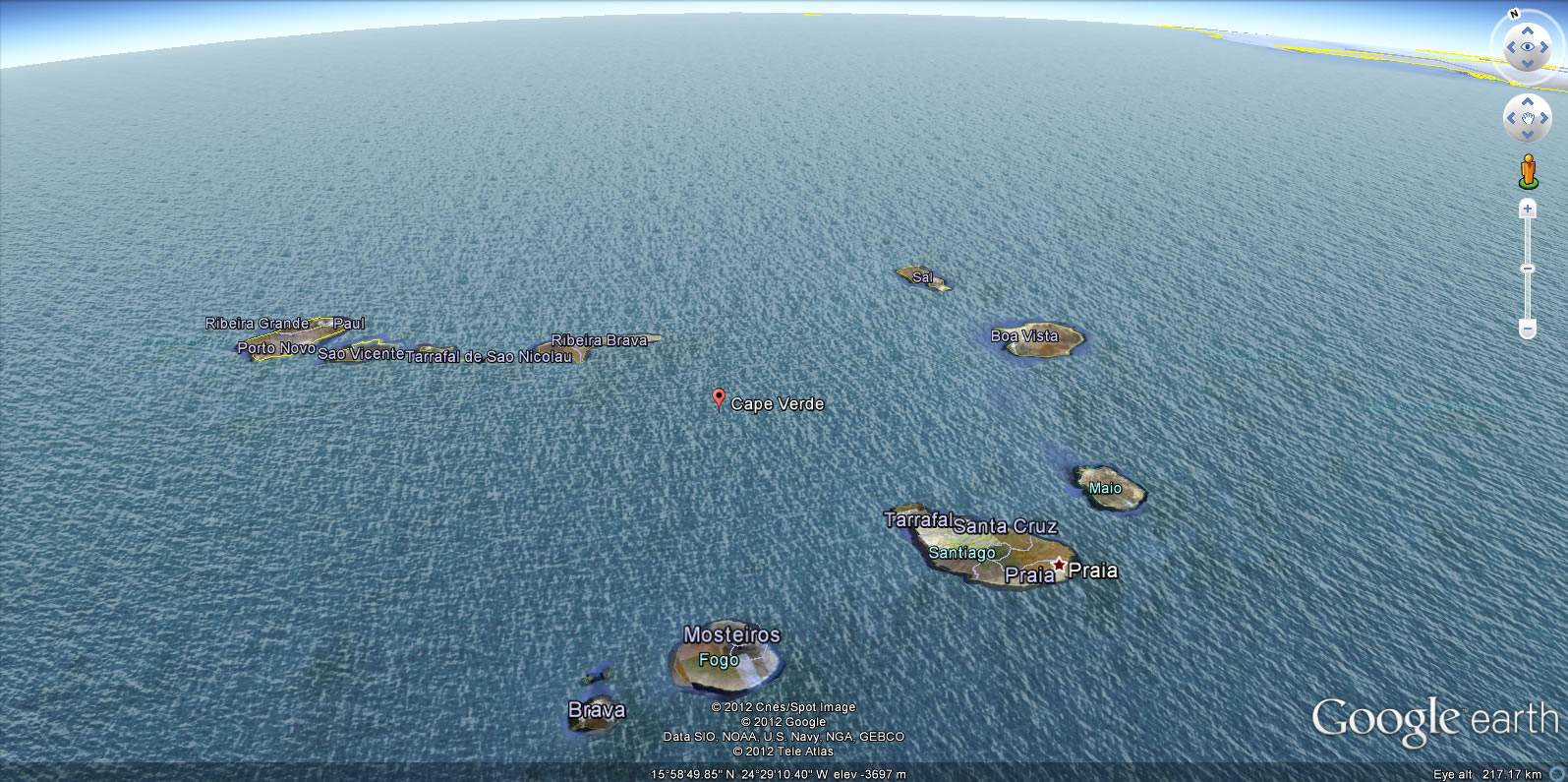Pan left with the move joystick's left arrow
The width and height of the screenshot is (1568, 782).
pos(1511,119)
